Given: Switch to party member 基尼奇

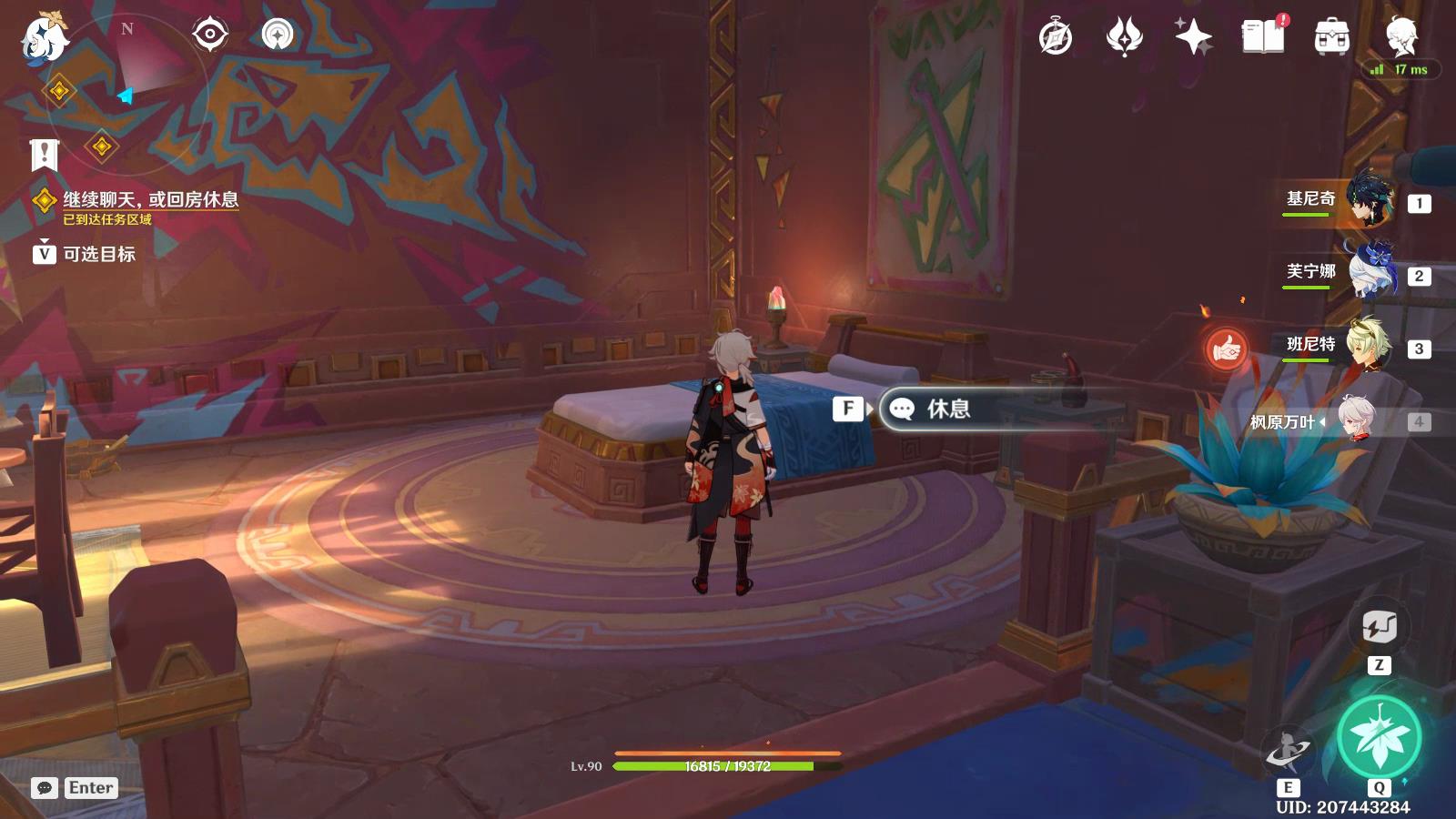Looking at the screenshot, I should click(x=1369, y=199).
